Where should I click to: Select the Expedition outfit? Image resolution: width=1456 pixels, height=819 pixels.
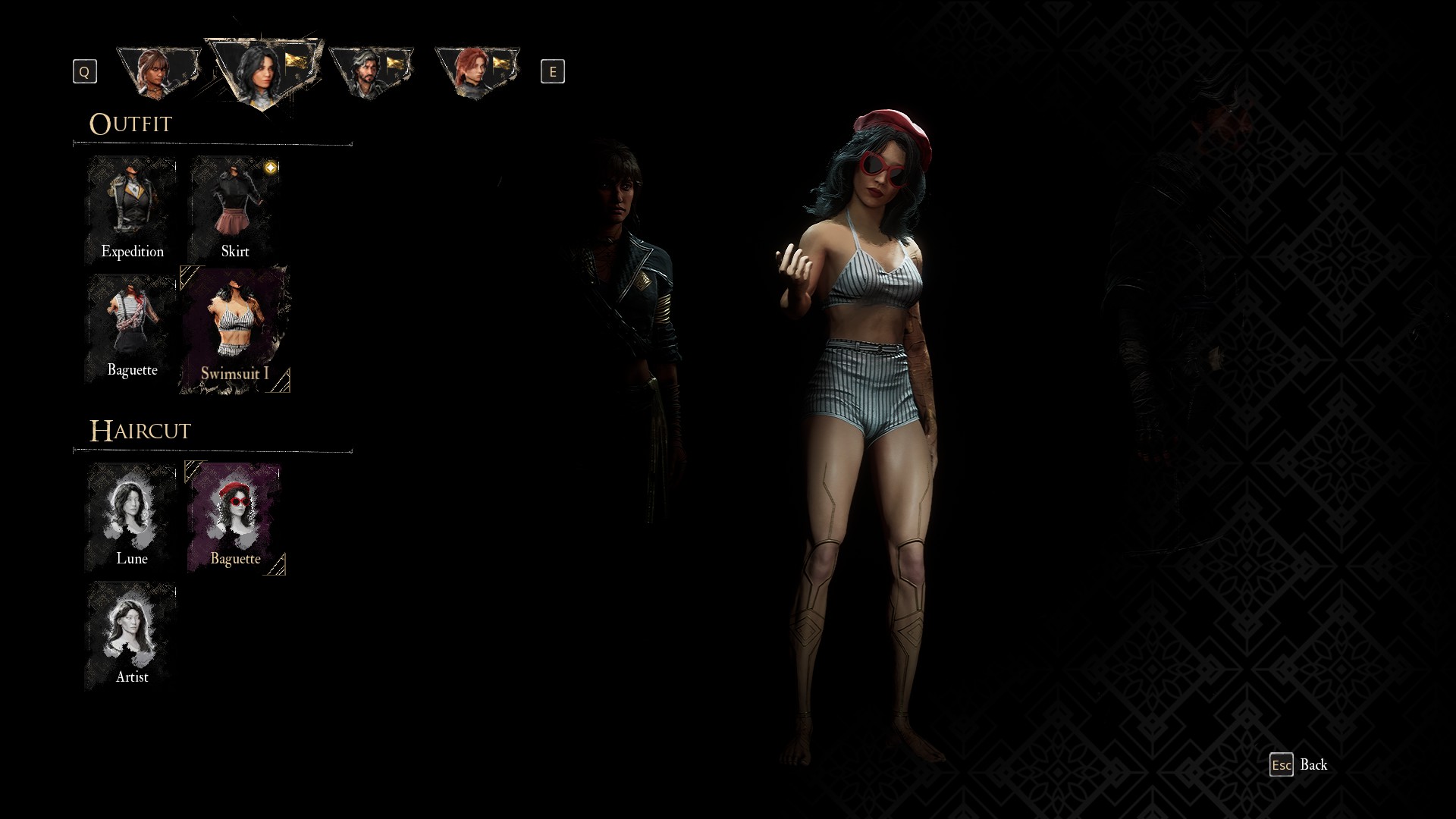(x=132, y=210)
